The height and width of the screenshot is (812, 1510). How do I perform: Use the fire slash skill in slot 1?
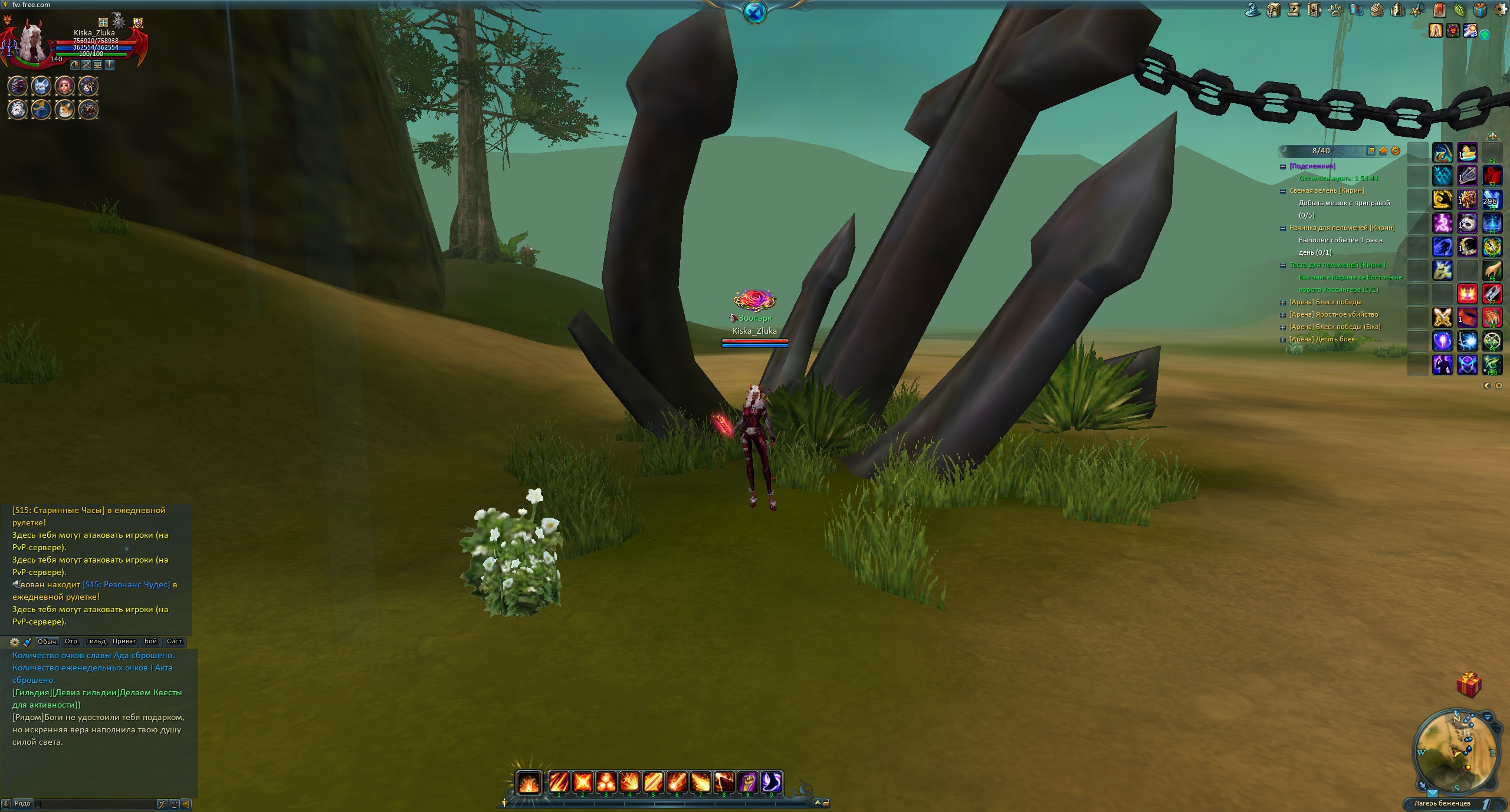pos(559,783)
